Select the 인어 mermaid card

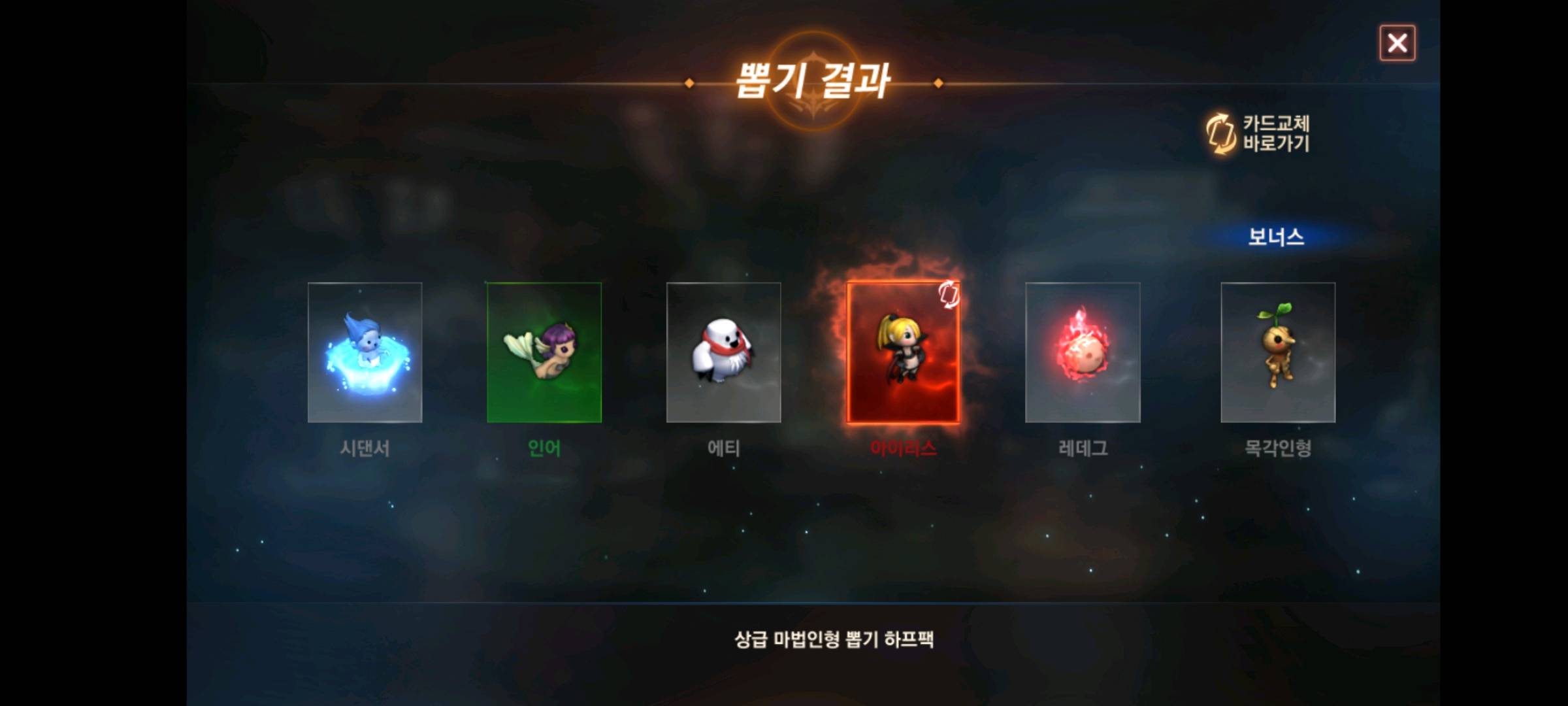tap(544, 353)
